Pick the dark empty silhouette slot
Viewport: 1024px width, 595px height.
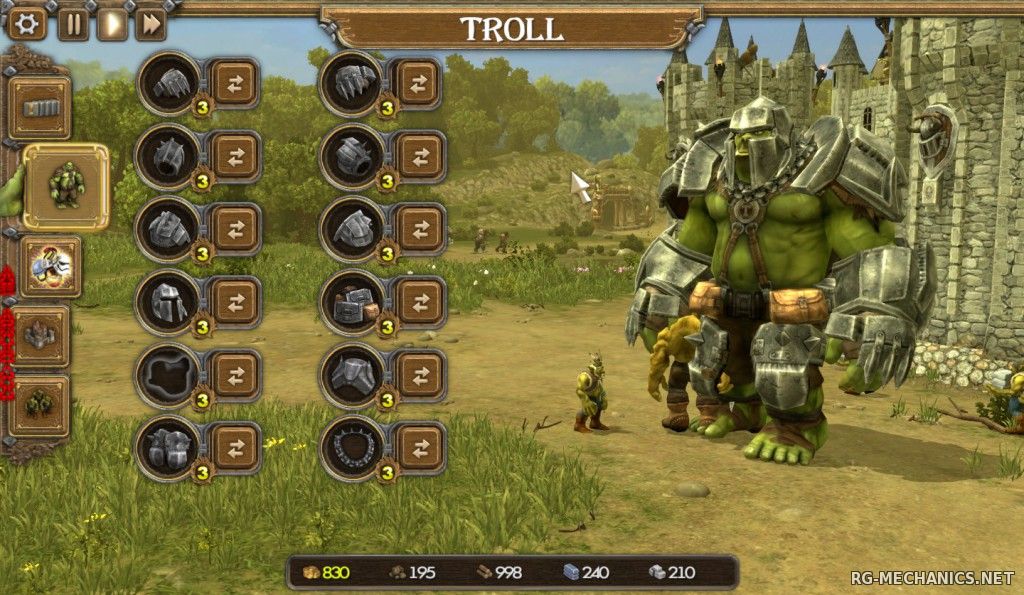[168, 375]
